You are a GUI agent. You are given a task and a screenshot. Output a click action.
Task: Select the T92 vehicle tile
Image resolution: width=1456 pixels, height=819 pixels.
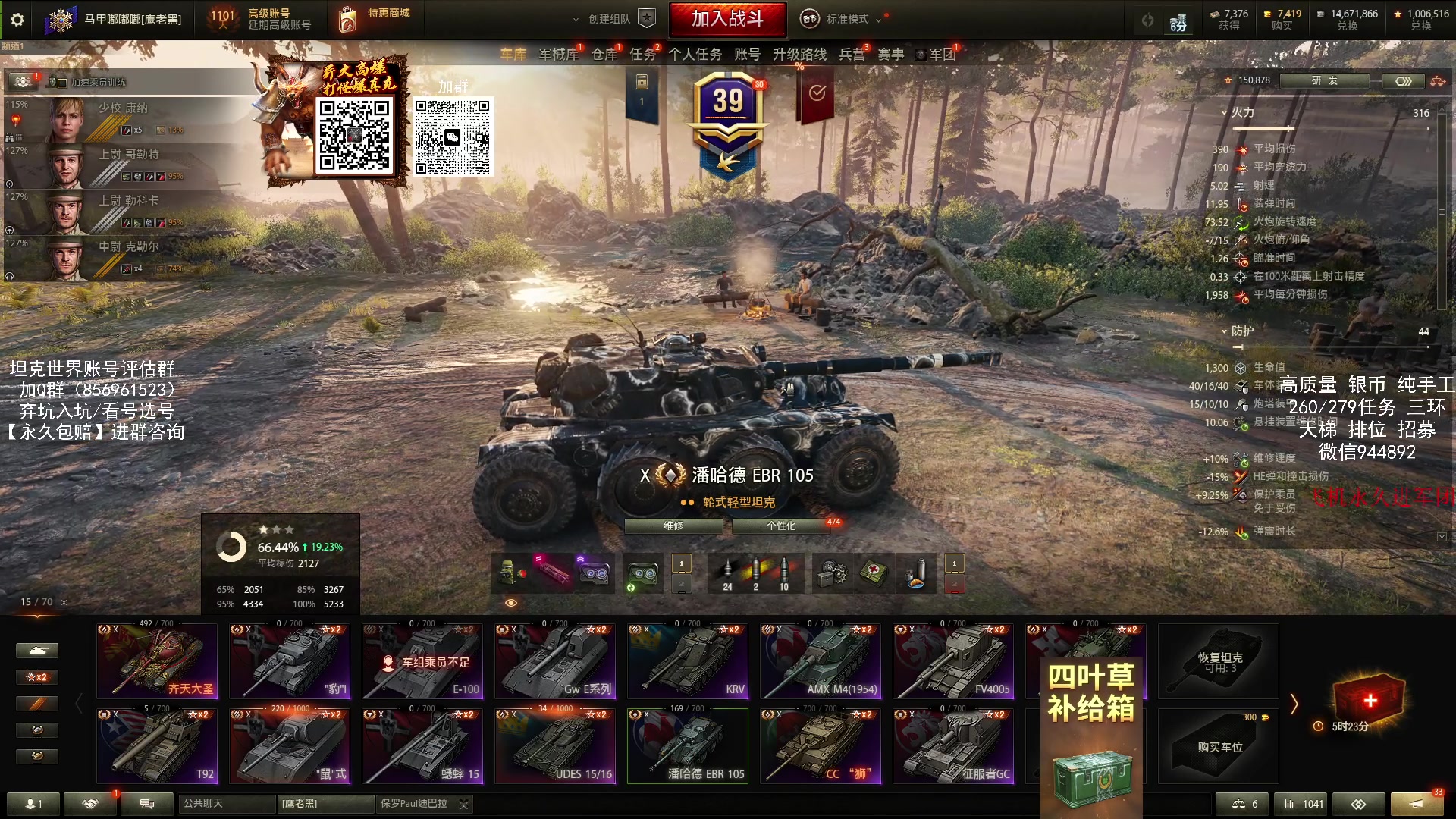tap(157, 746)
